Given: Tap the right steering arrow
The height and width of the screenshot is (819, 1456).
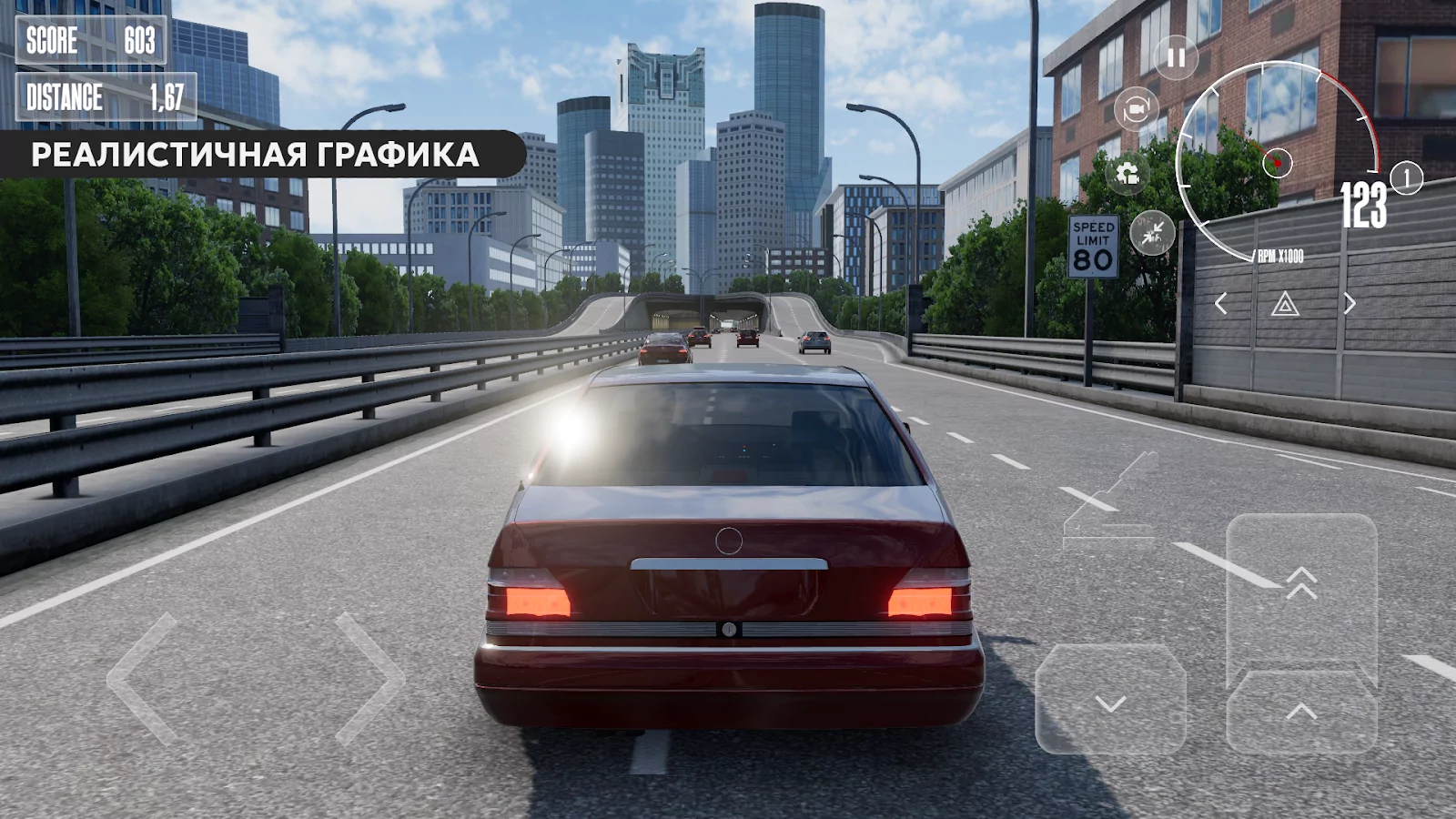Looking at the screenshot, I should pos(368,680).
